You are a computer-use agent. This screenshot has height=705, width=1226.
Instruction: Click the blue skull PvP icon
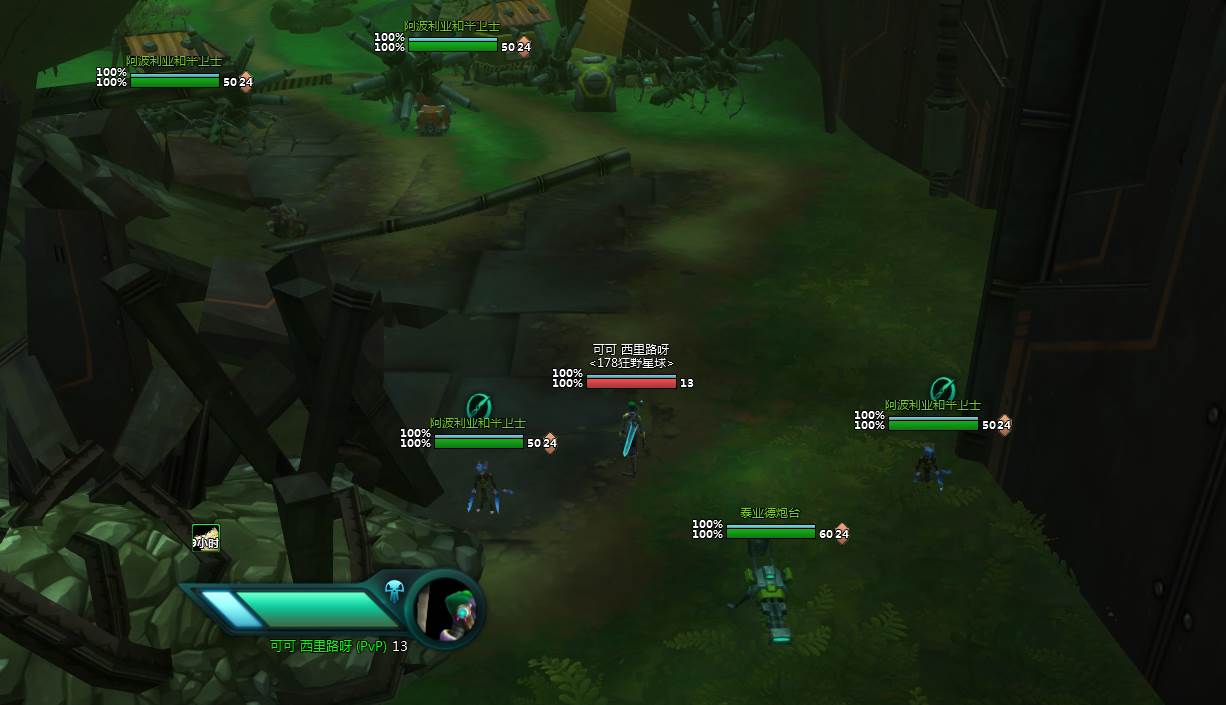394,589
